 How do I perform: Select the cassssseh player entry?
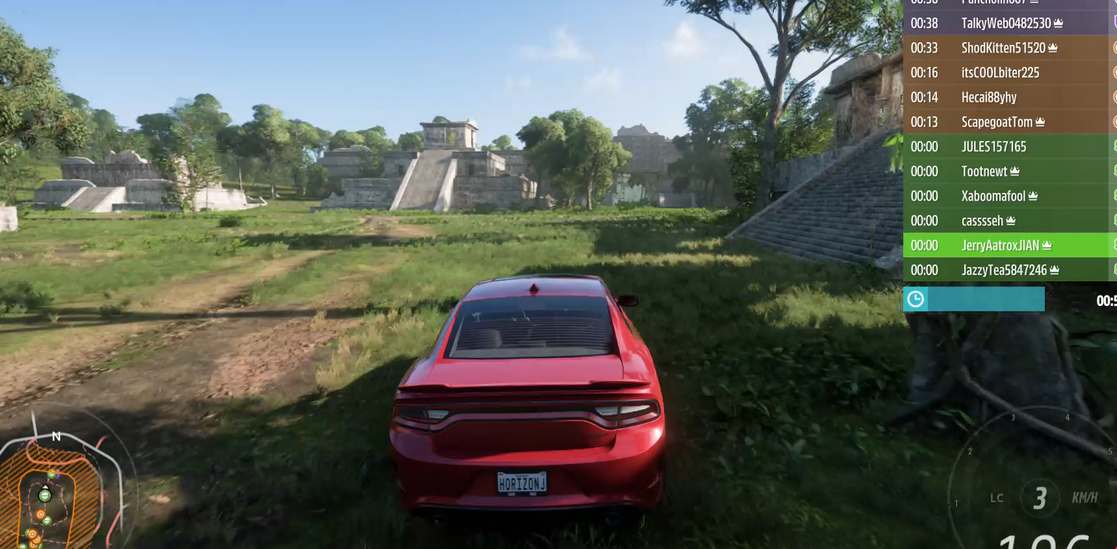coord(989,221)
